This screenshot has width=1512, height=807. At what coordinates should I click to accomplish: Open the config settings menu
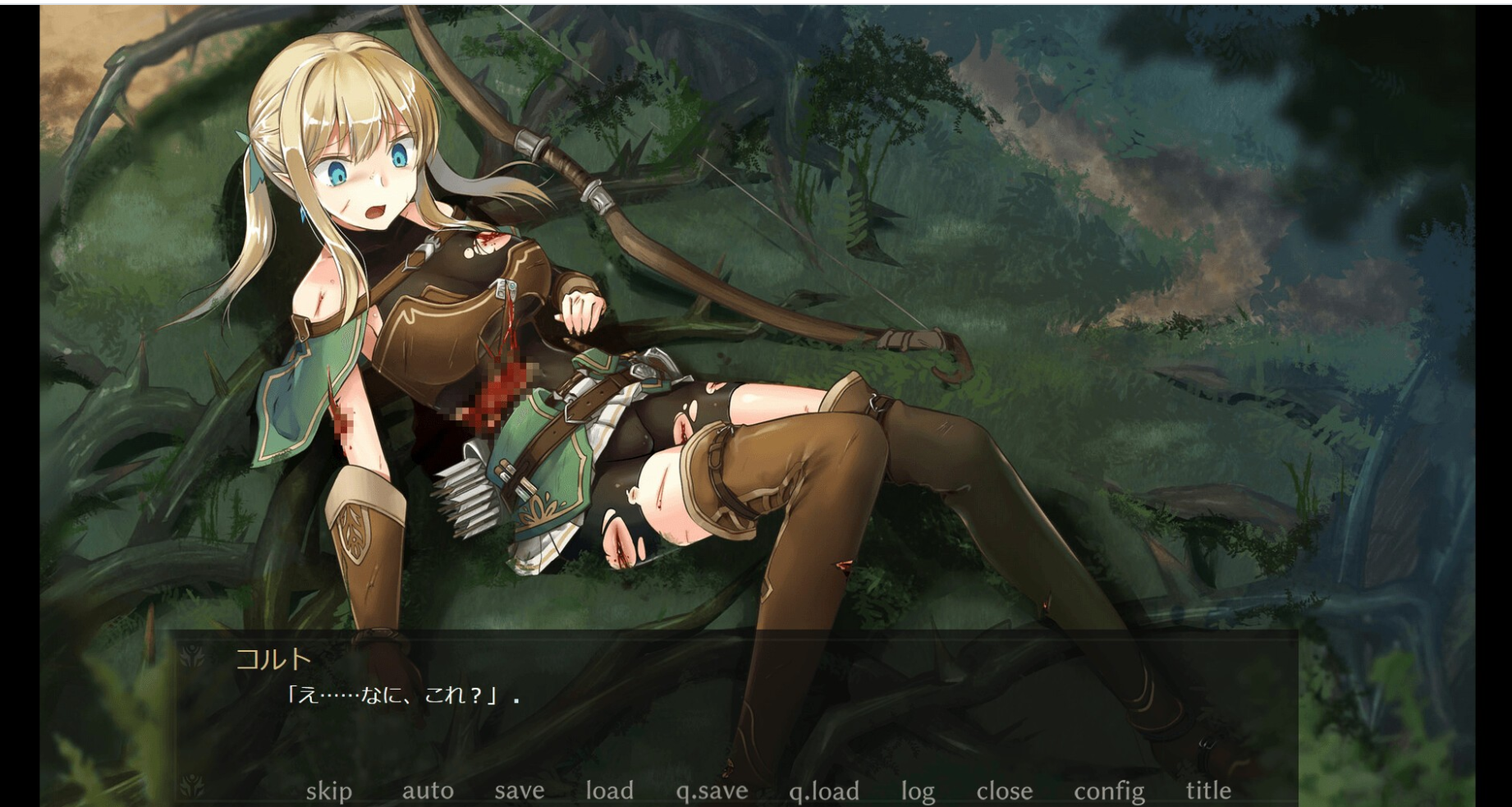[x=1108, y=790]
